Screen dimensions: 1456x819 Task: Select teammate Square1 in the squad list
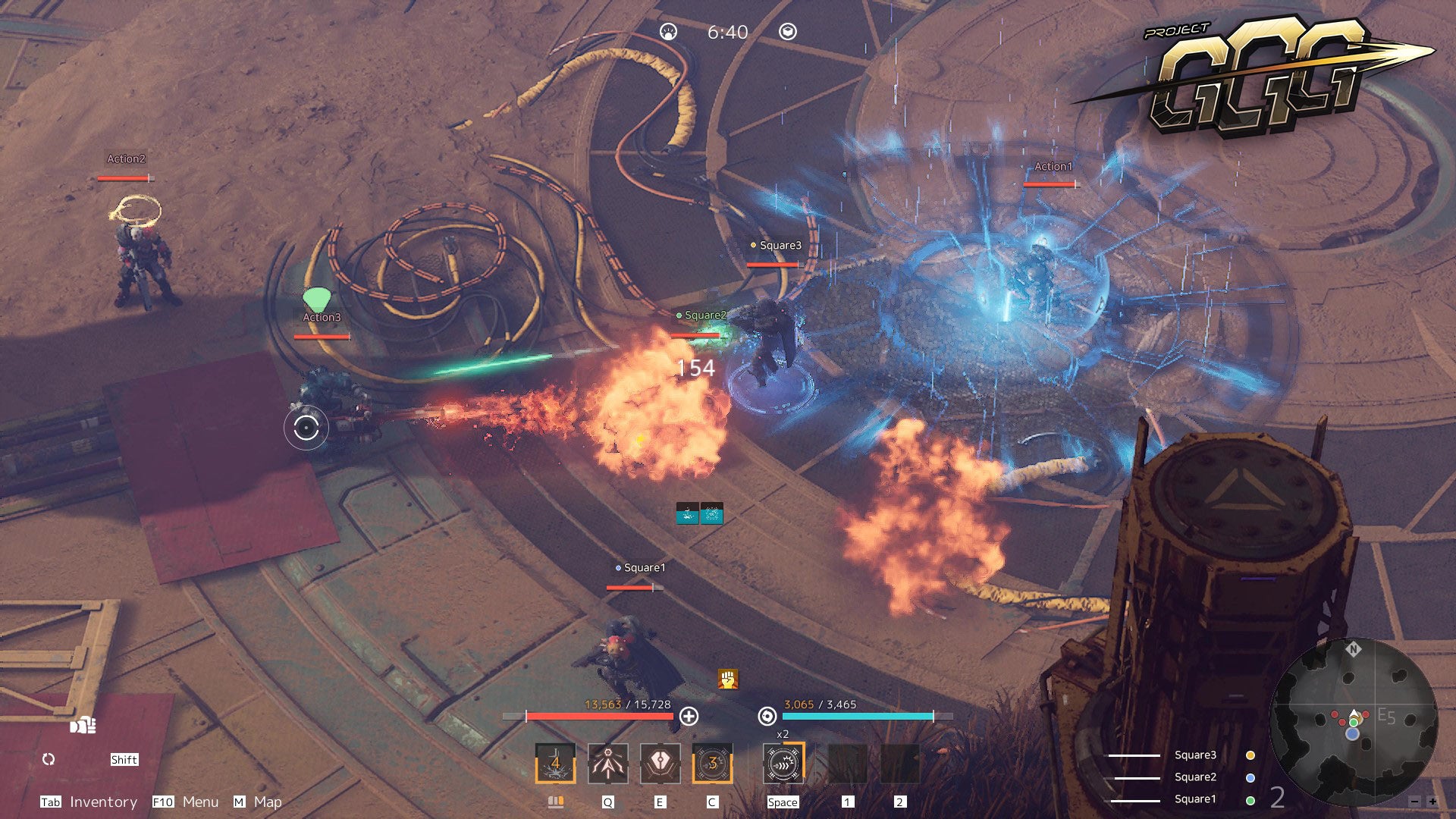pyautogui.click(x=1195, y=799)
